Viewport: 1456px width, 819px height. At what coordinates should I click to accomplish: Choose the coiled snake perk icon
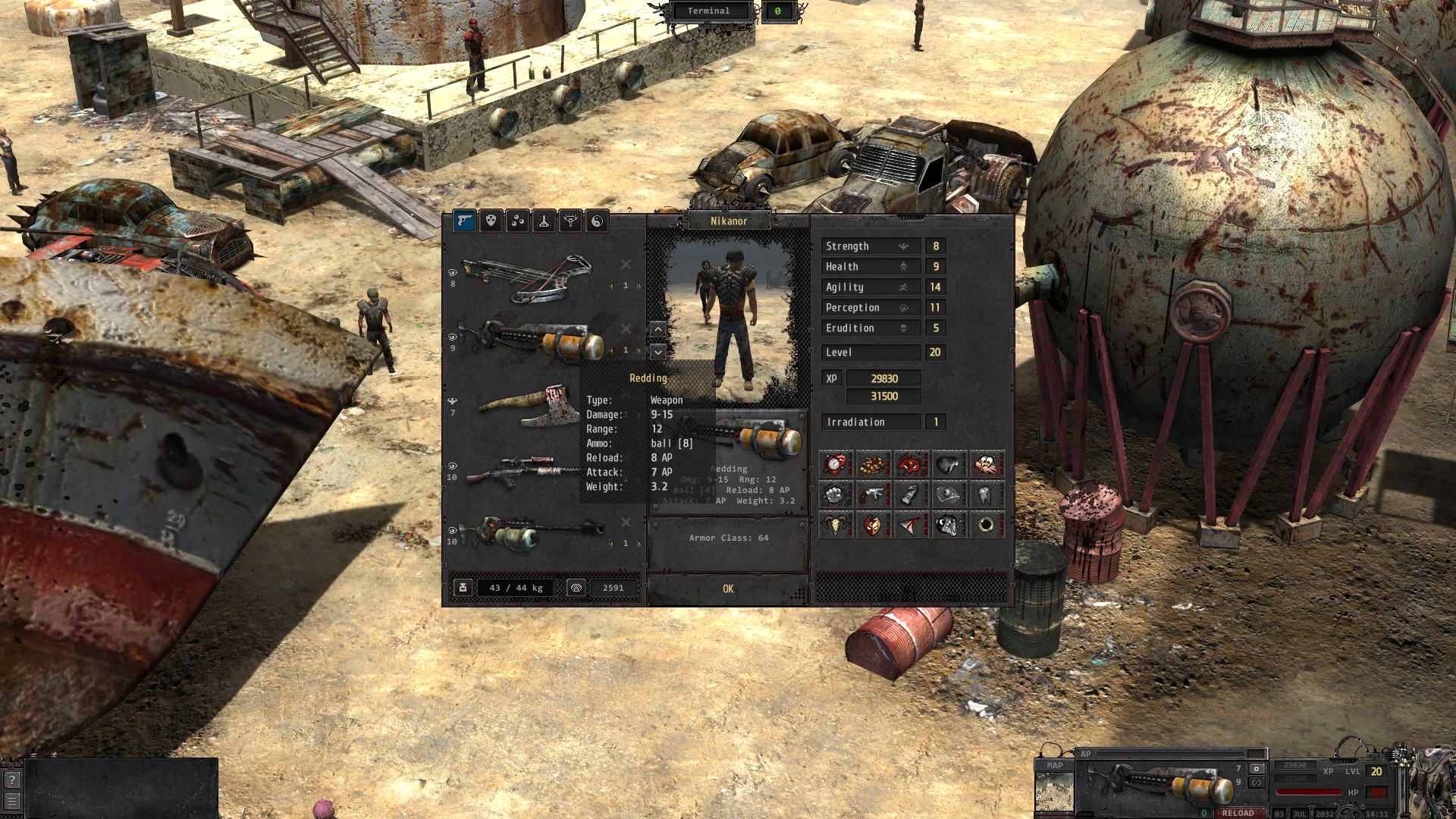coord(873,463)
